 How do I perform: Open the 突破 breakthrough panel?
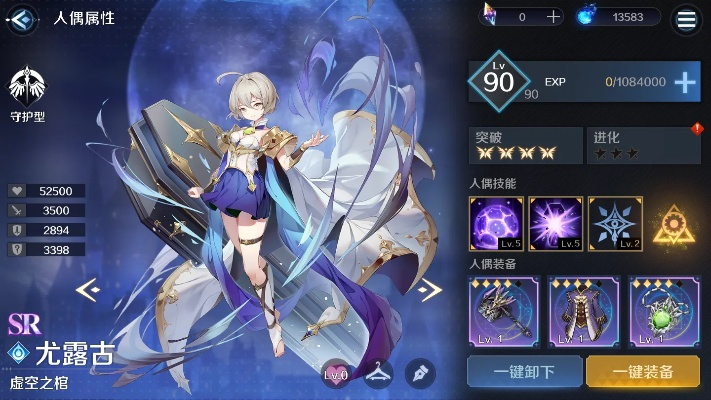click(x=525, y=146)
